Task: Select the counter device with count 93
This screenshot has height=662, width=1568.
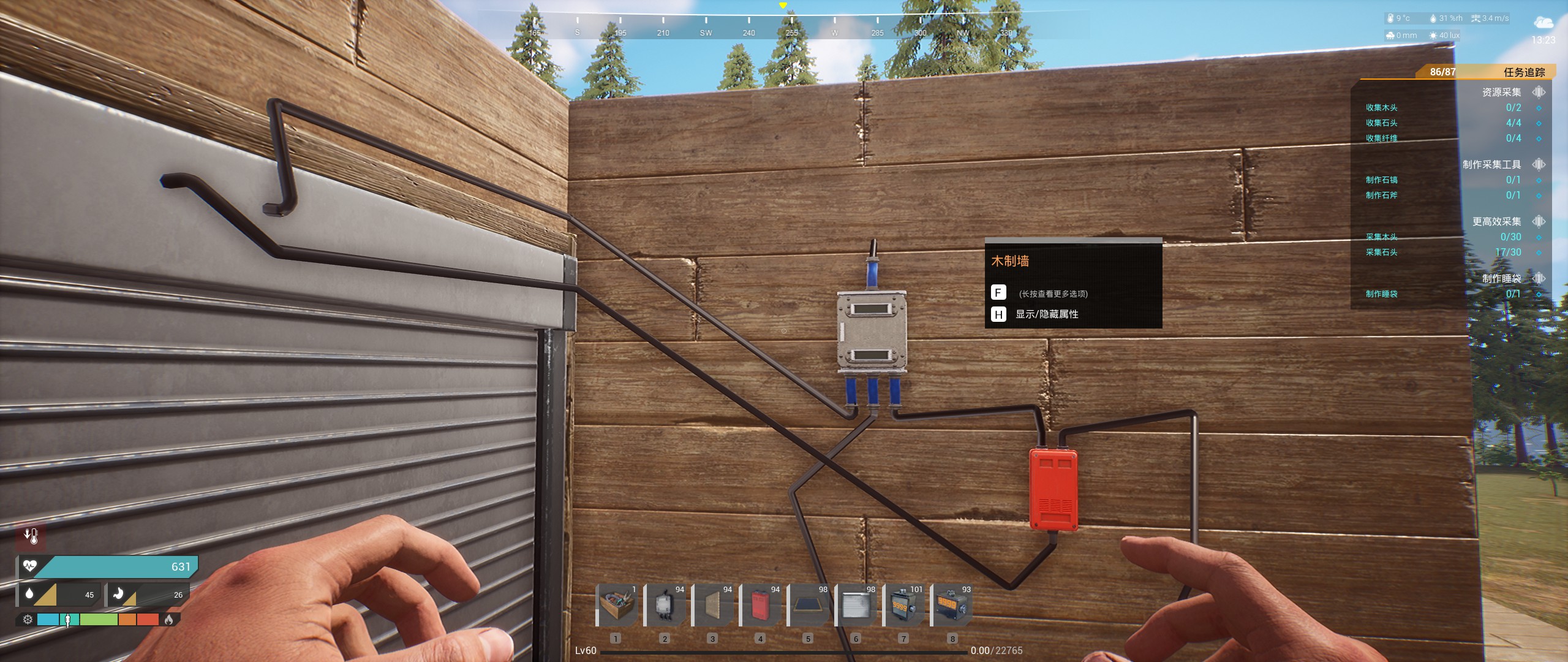Action: click(x=951, y=605)
